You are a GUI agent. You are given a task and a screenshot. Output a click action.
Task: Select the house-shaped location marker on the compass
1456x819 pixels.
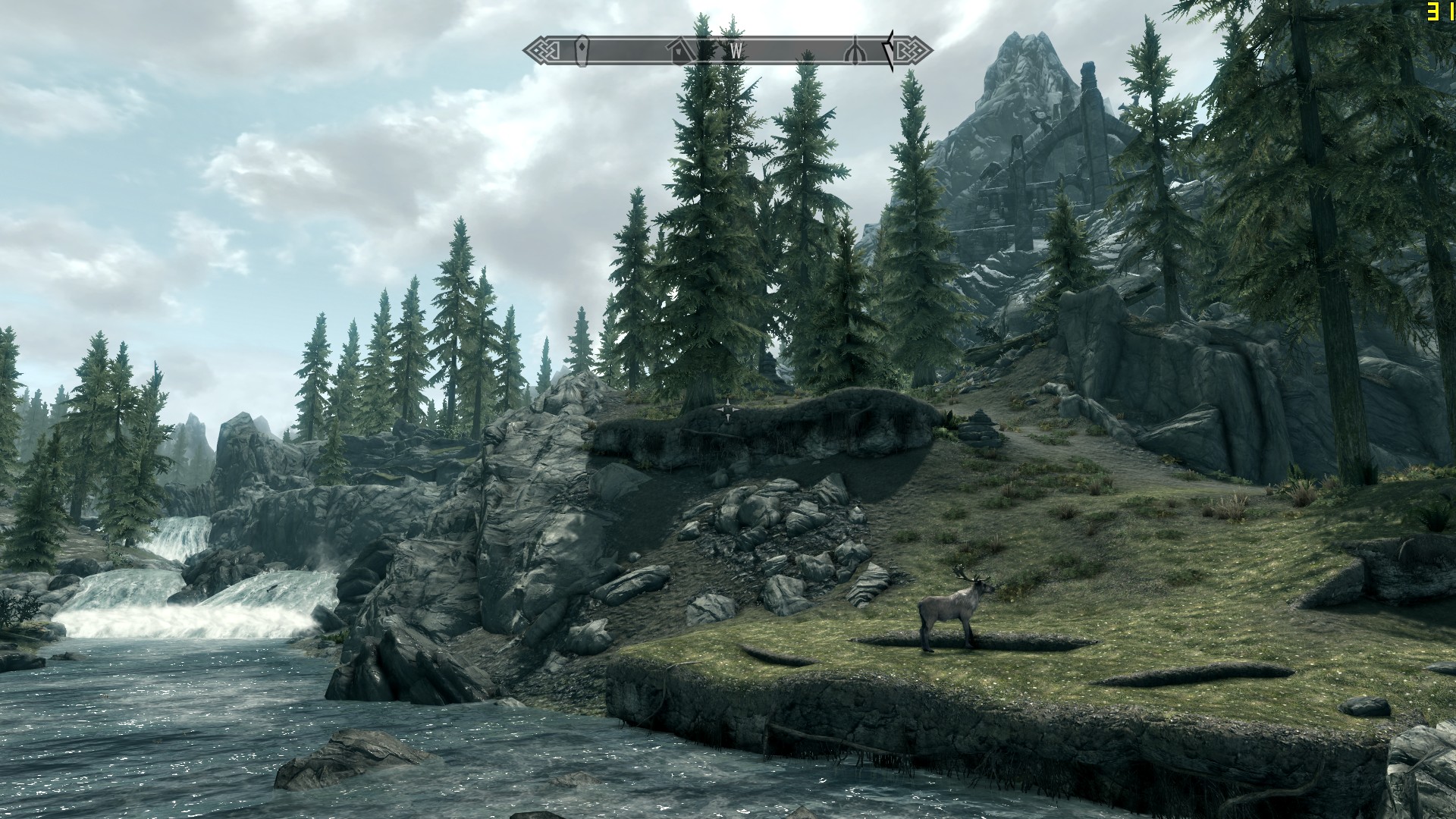[x=681, y=51]
